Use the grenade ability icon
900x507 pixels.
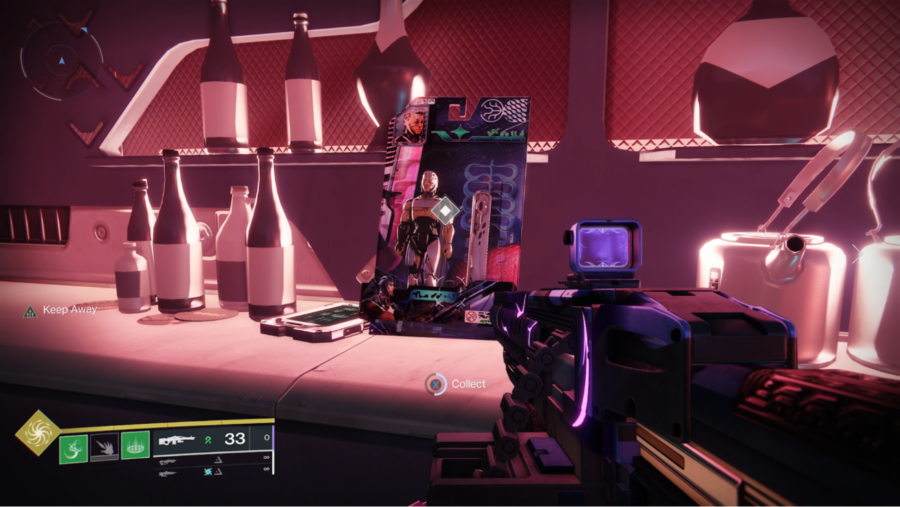74,447
